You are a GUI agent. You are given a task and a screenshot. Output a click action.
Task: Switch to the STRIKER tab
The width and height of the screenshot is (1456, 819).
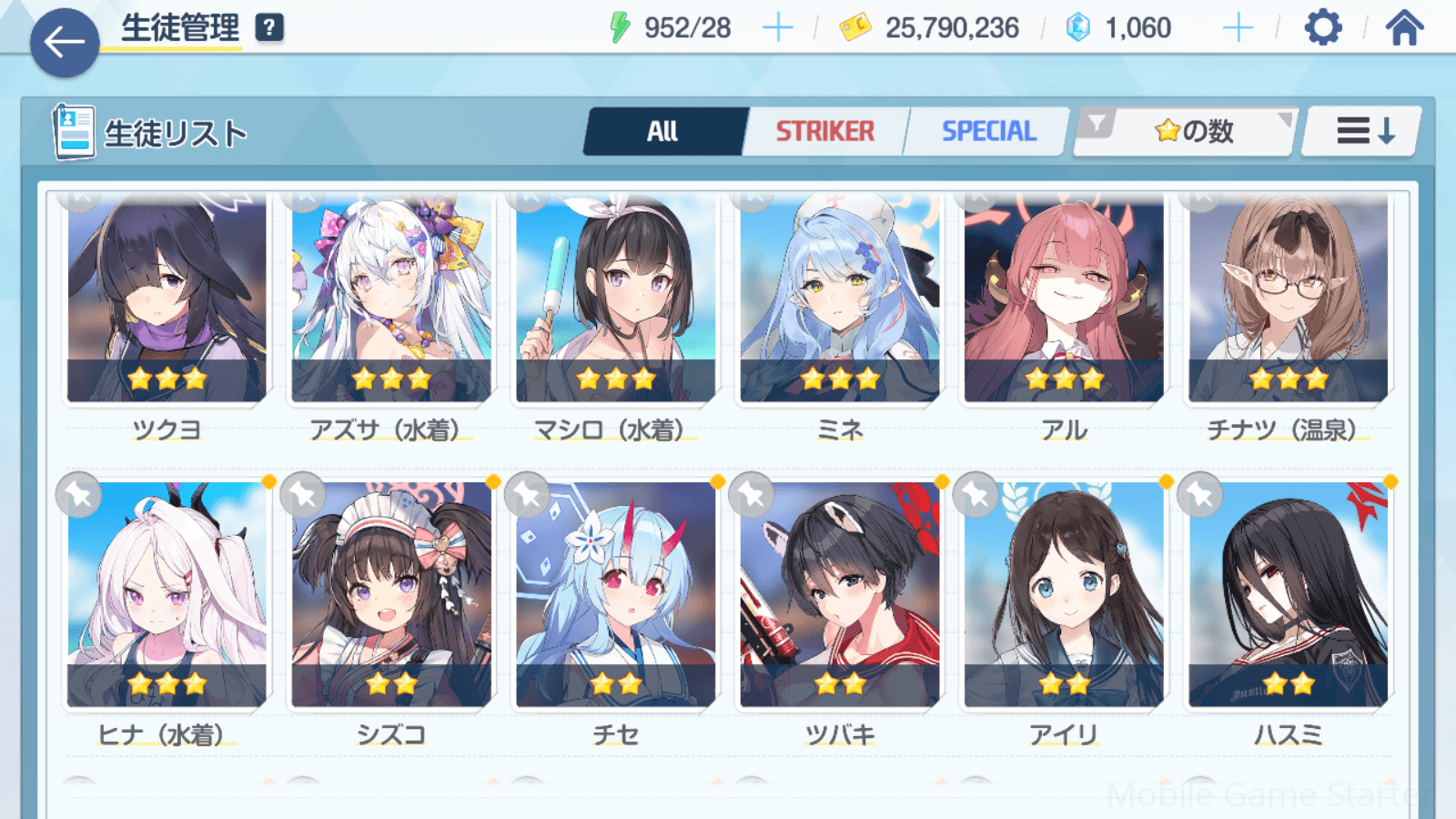824,132
